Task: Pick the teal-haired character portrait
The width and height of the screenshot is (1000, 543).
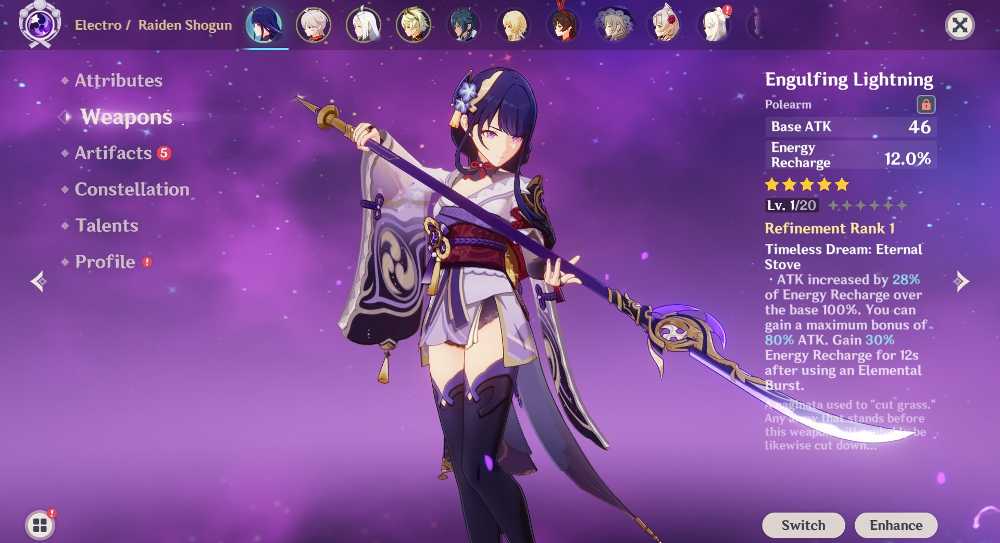Action: (463, 25)
